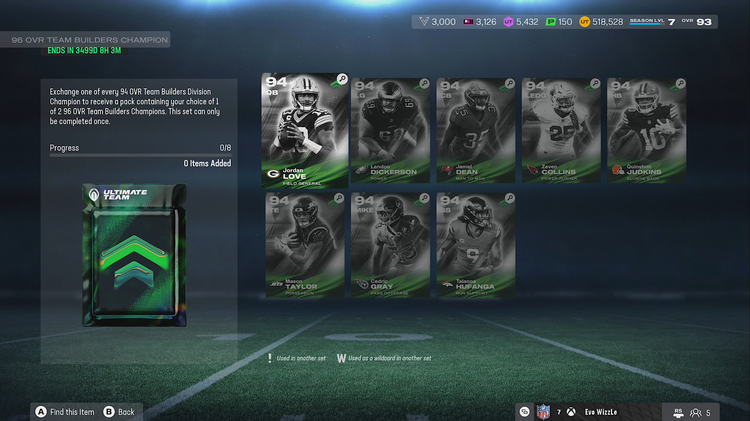Pick the Zaven Collins card
This screenshot has width=750, height=421.
(x=560, y=132)
